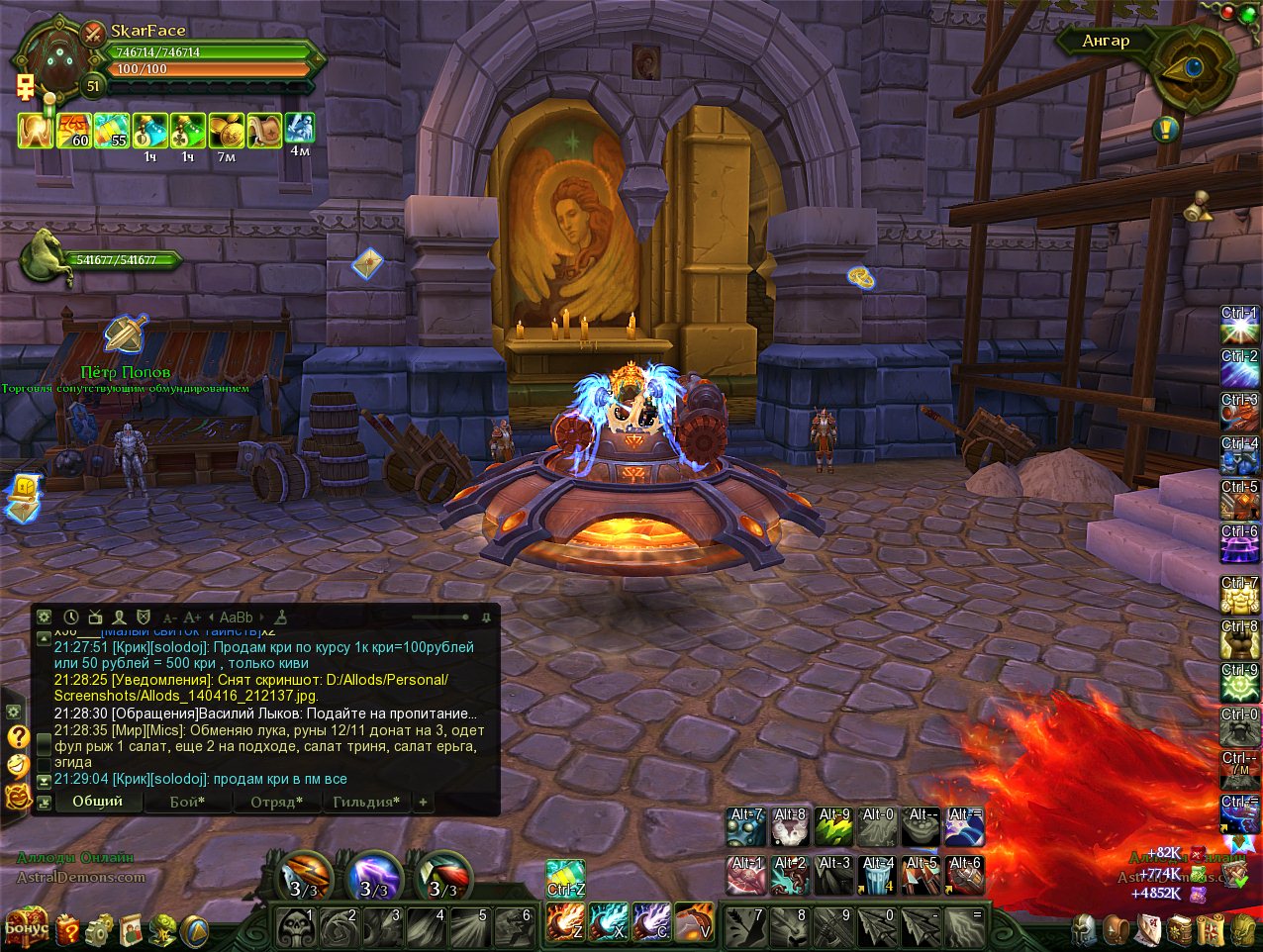Open the leather backpack inventory

tap(1117, 929)
